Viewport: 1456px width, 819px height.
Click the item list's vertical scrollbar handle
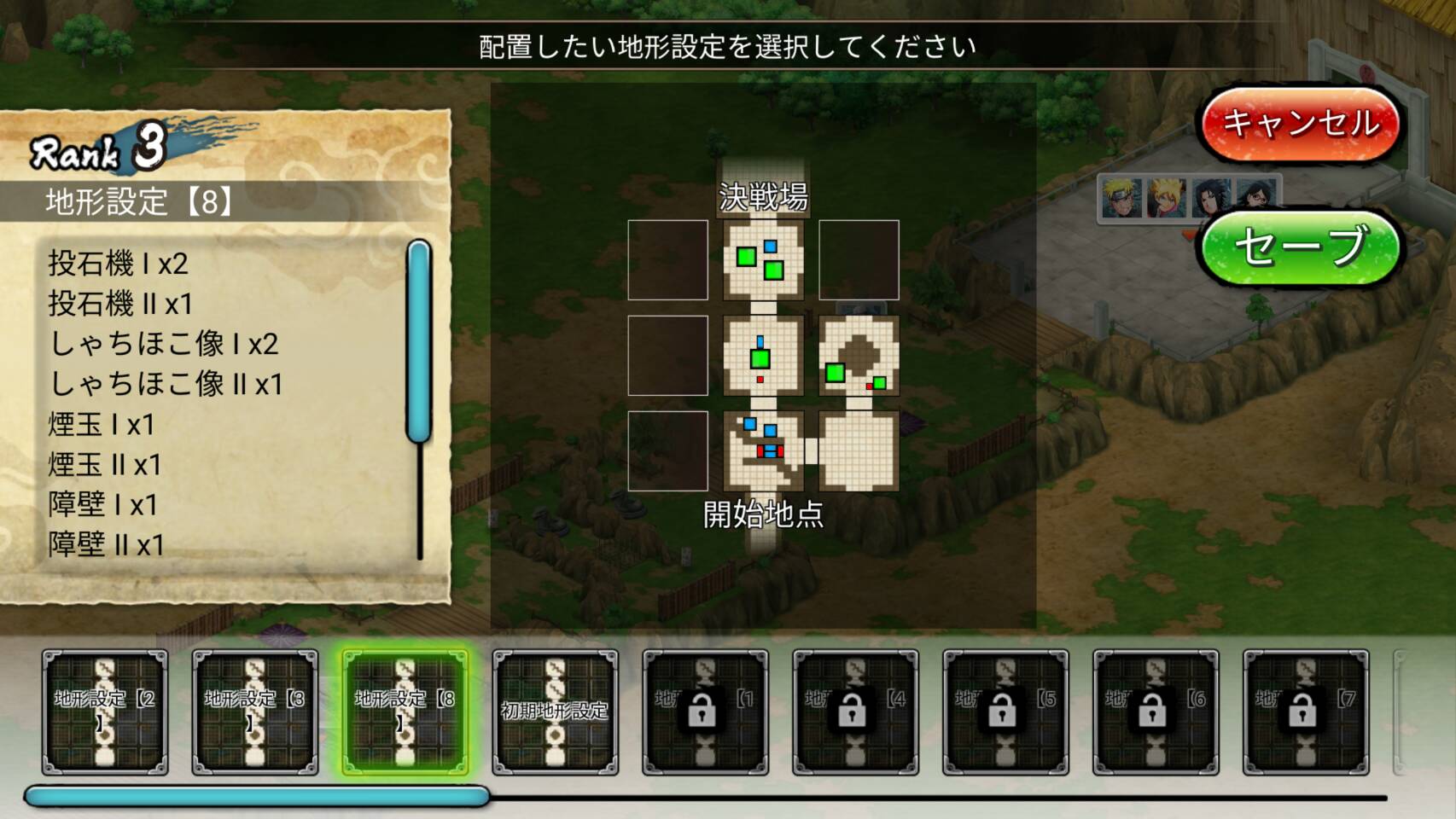click(419, 341)
